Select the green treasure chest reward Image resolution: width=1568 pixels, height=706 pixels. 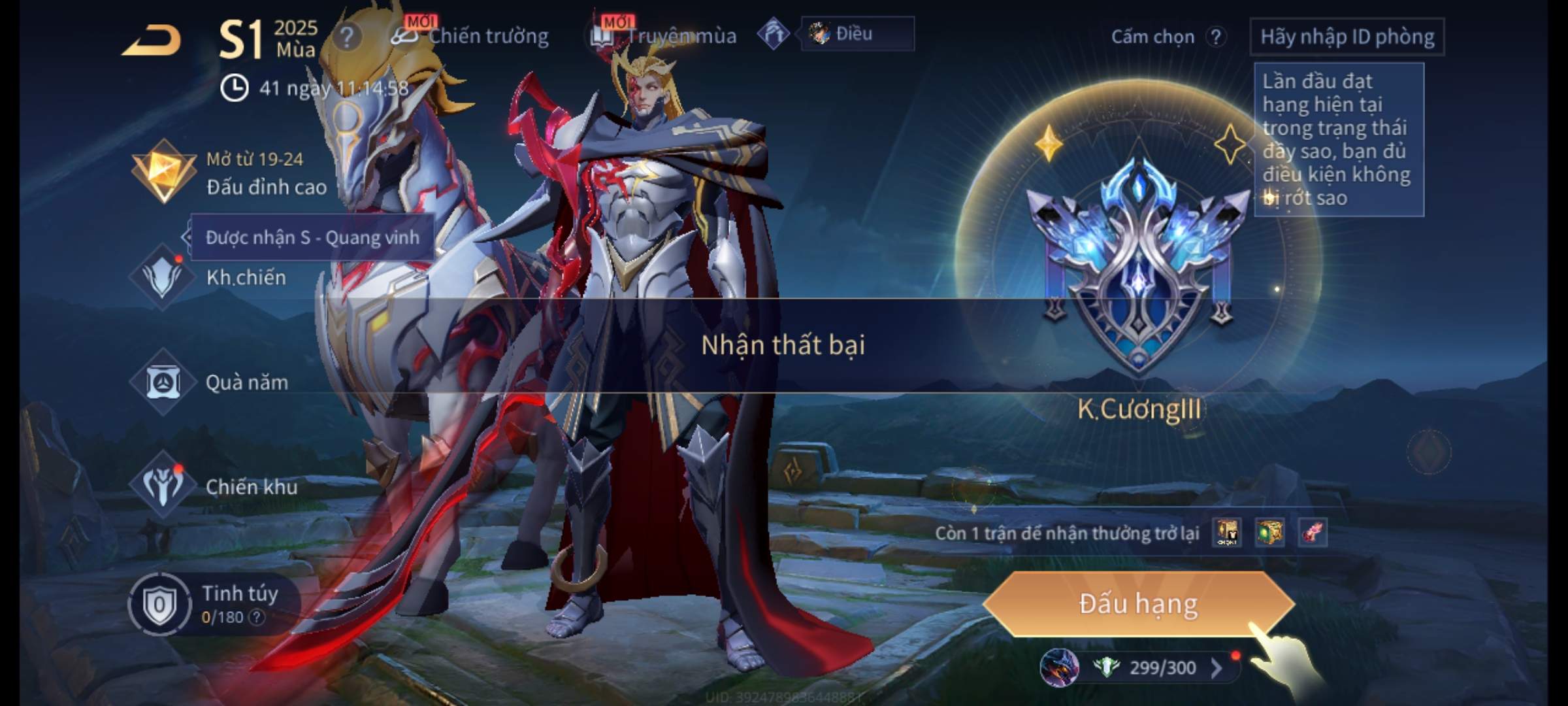(1269, 533)
